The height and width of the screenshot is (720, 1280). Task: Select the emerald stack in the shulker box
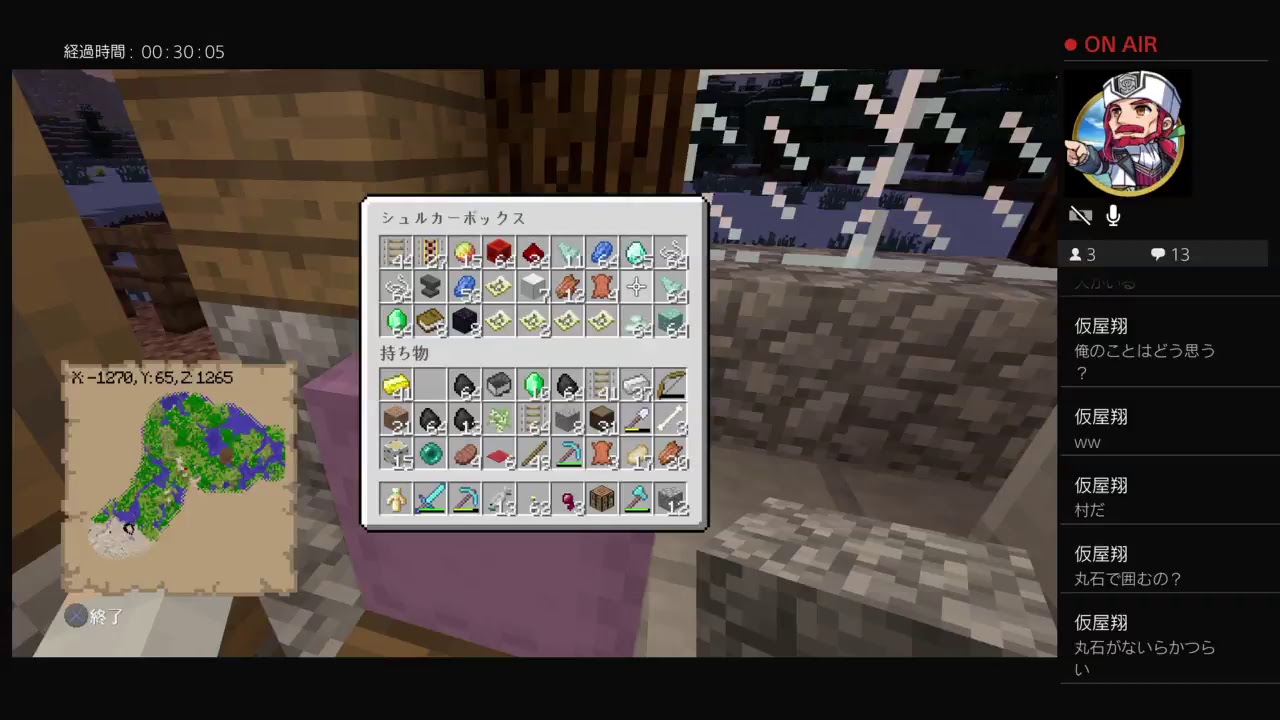[x=397, y=320]
